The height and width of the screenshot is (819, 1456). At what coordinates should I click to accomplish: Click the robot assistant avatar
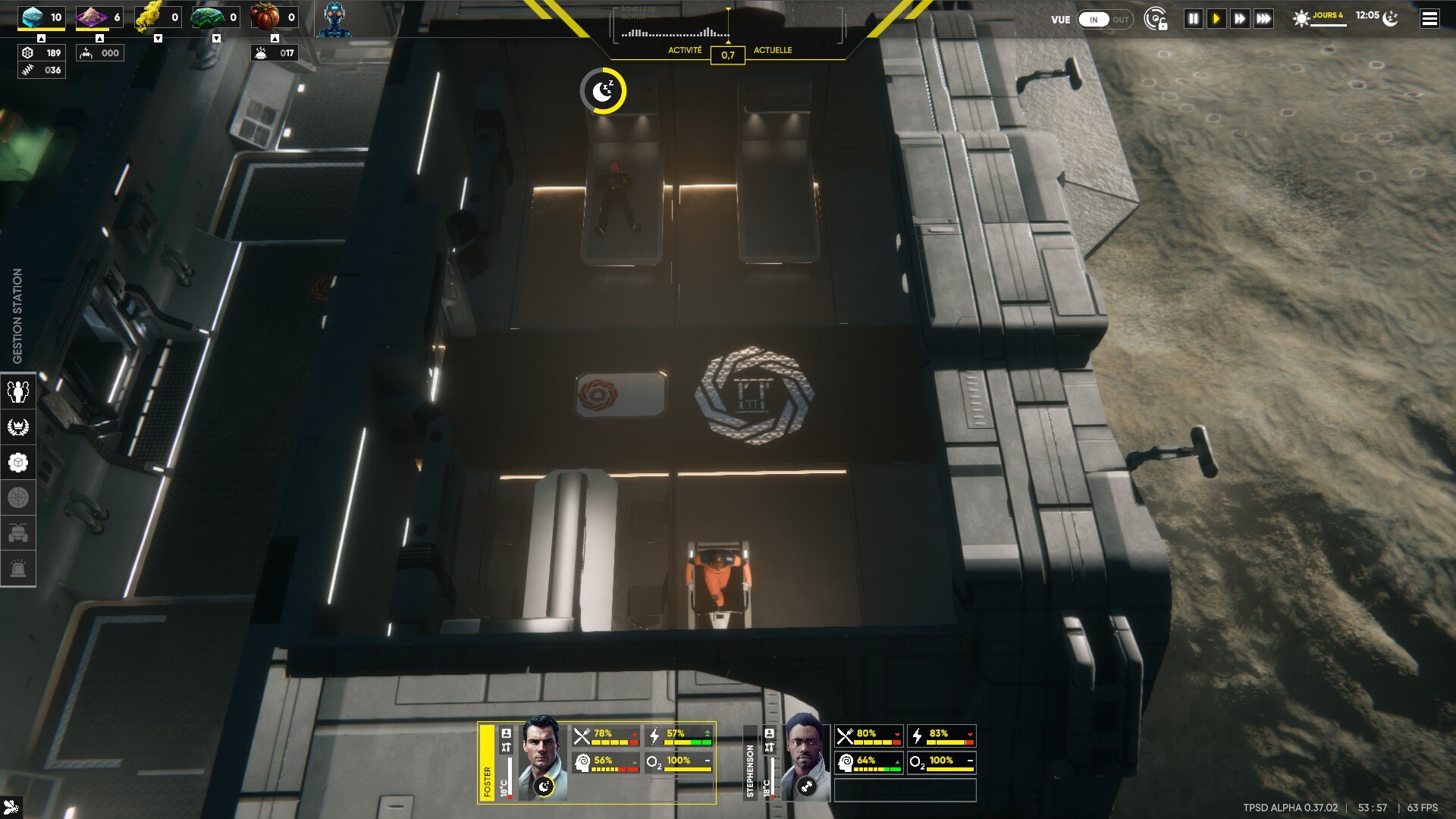[334, 19]
